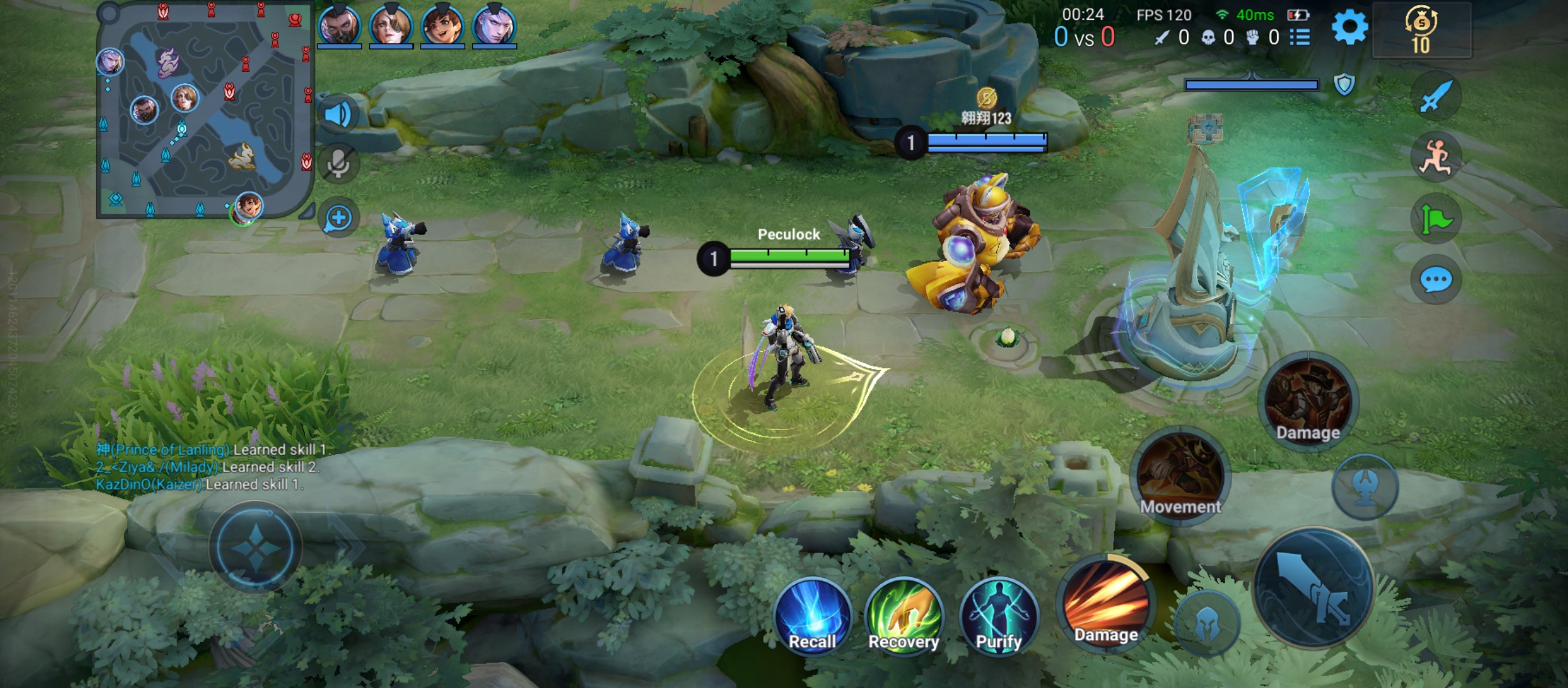Toggle the microphone voice chat

pos(338,164)
